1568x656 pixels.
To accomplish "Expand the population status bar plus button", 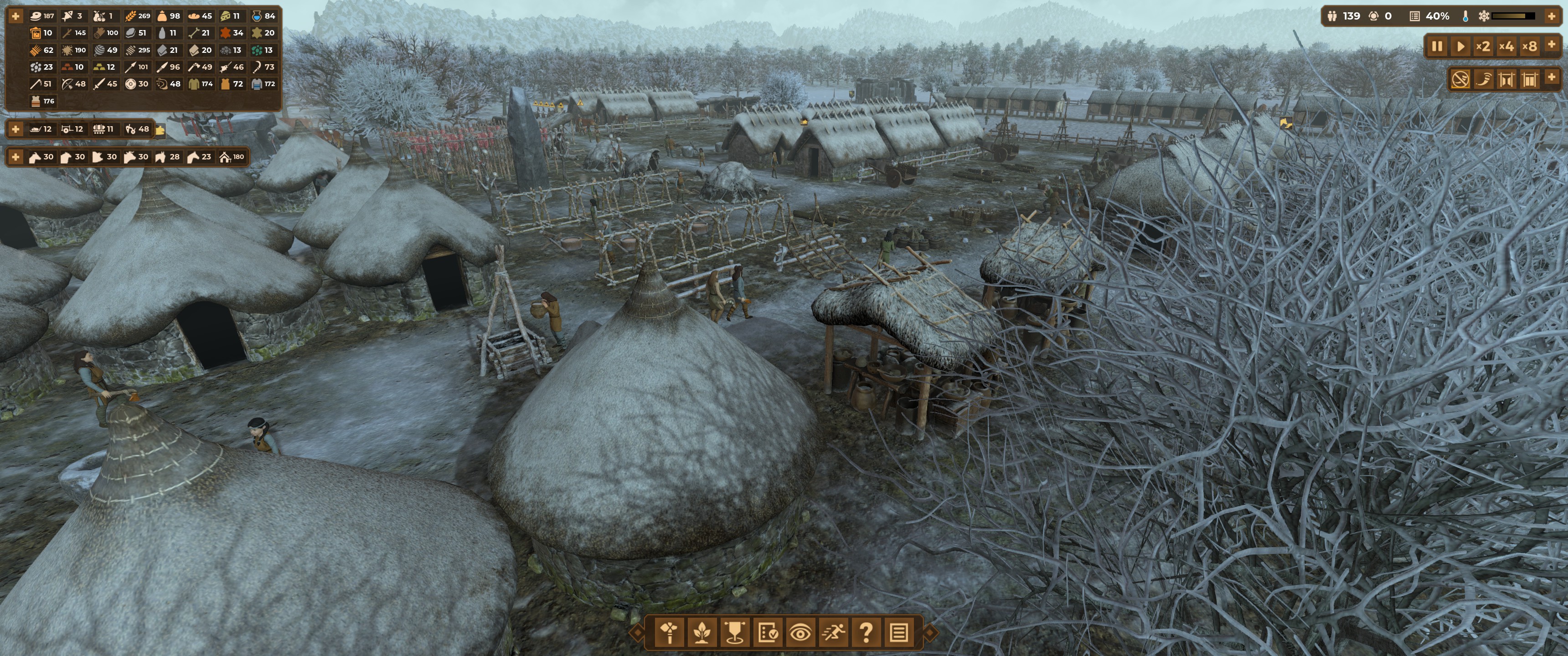I will click(x=1552, y=16).
